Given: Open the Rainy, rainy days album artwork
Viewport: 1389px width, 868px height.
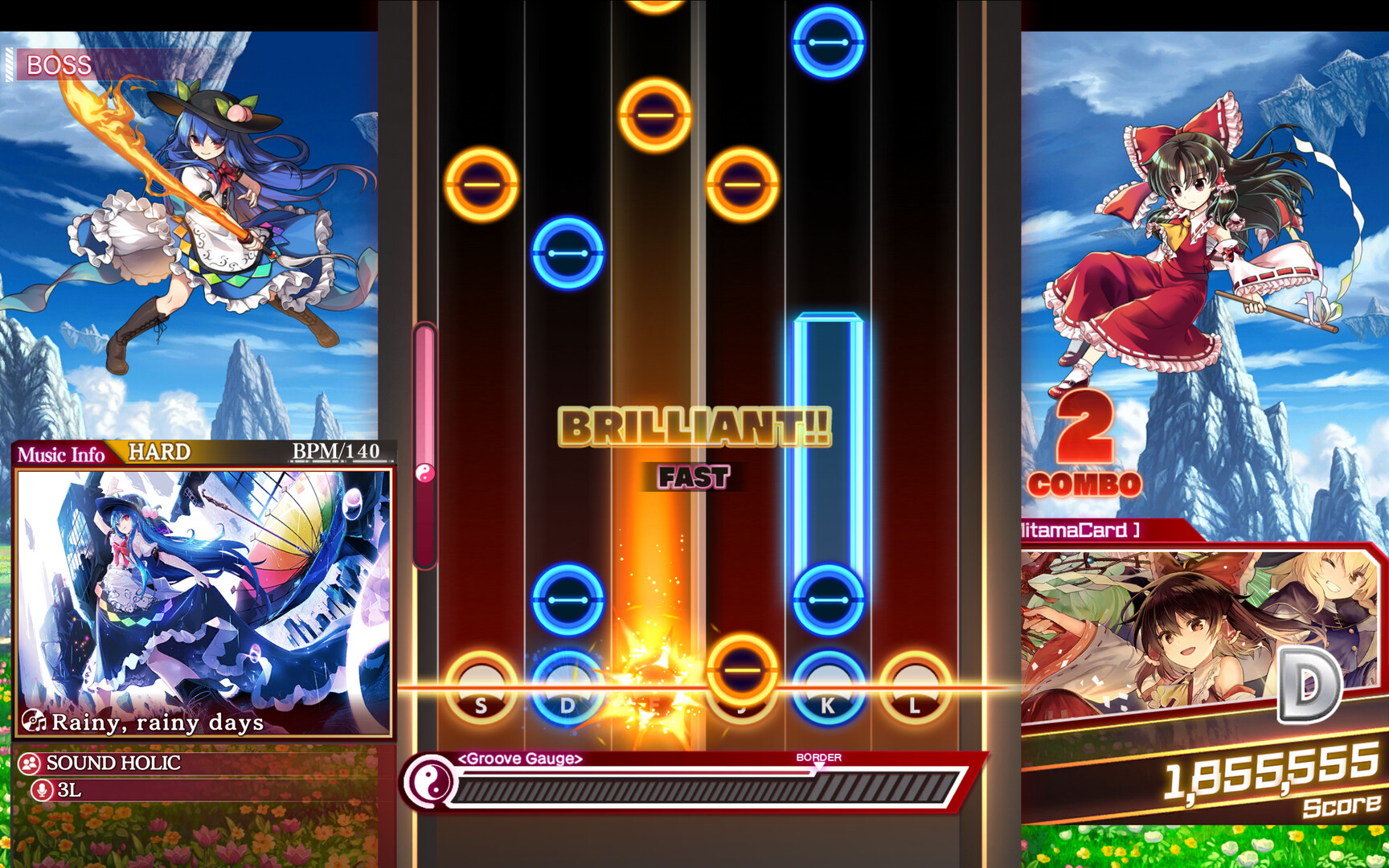Looking at the screenshot, I should click(x=203, y=587).
